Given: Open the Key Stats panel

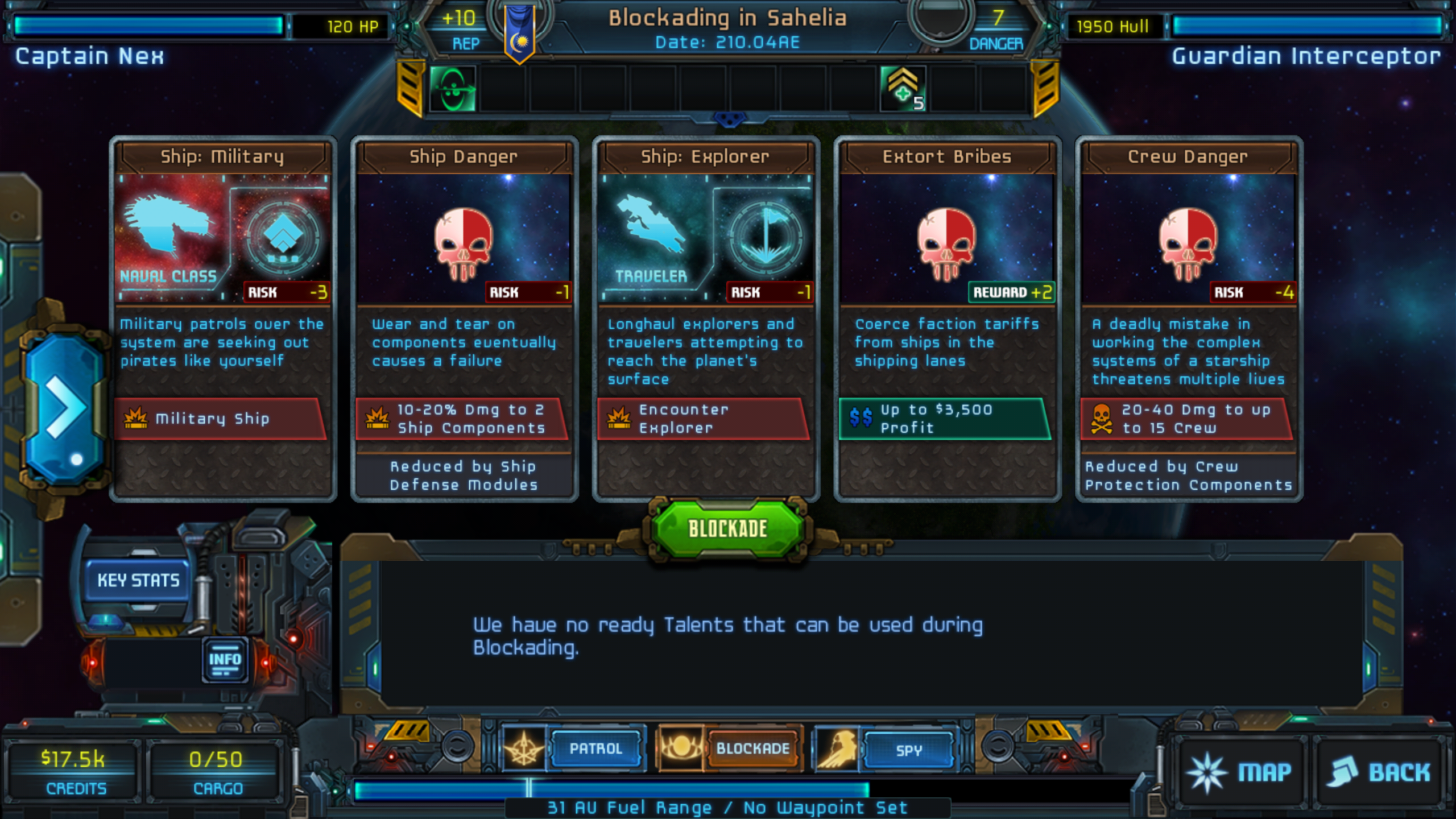Looking at the screenshot, I should [x=136, y=580].
